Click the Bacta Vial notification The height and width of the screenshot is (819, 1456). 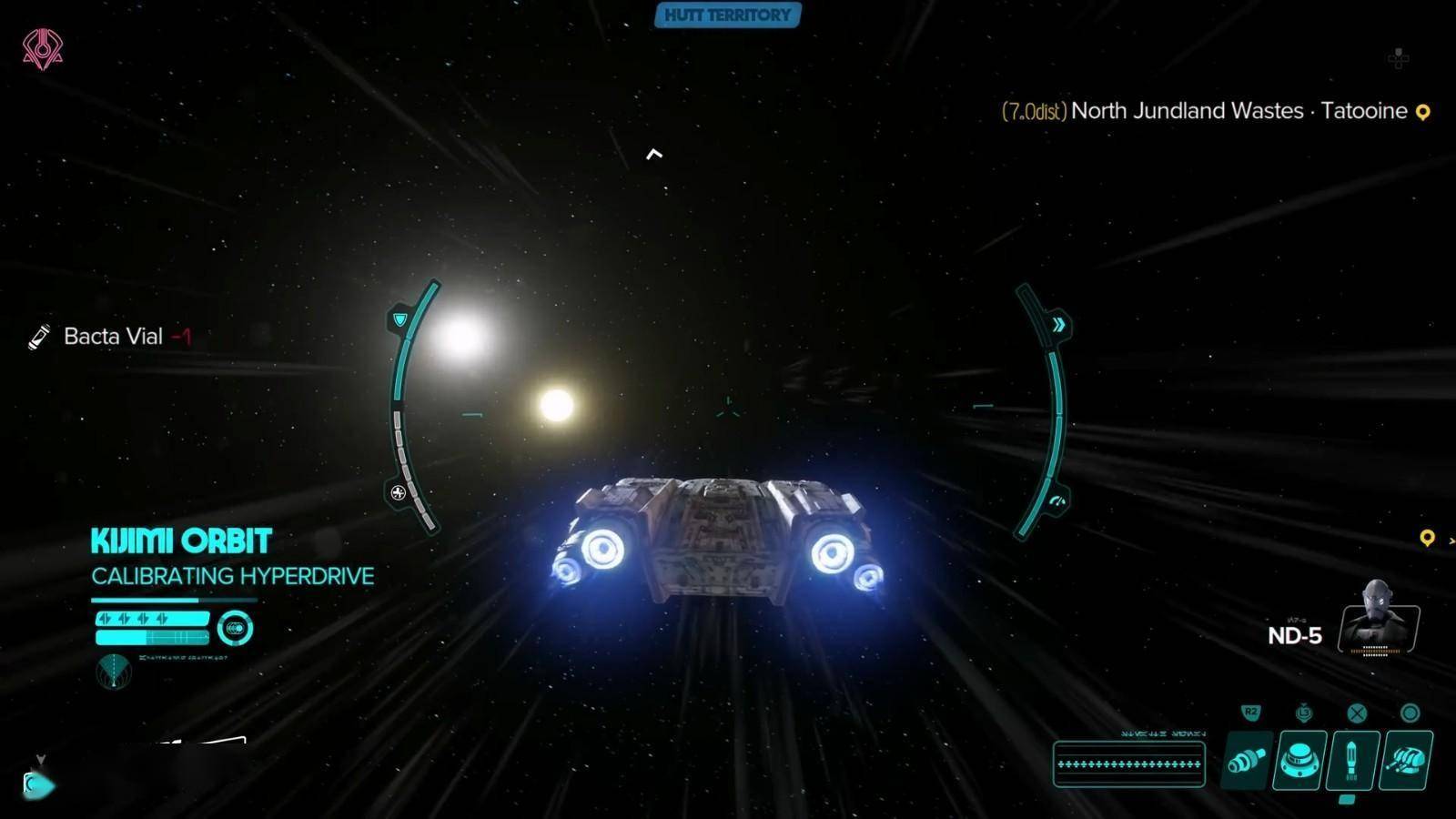coord(111,337)
